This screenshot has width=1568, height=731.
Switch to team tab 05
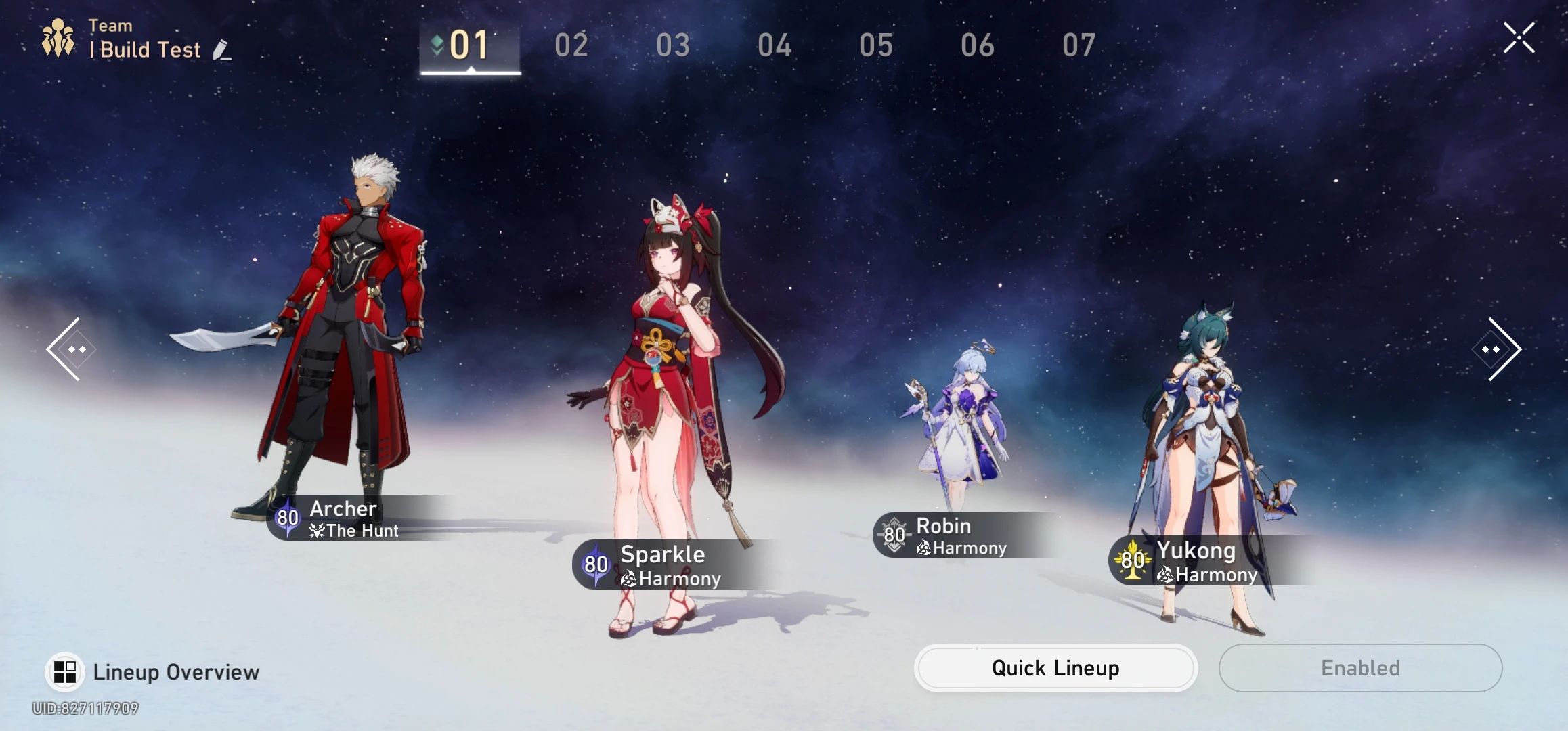[877, 45]
